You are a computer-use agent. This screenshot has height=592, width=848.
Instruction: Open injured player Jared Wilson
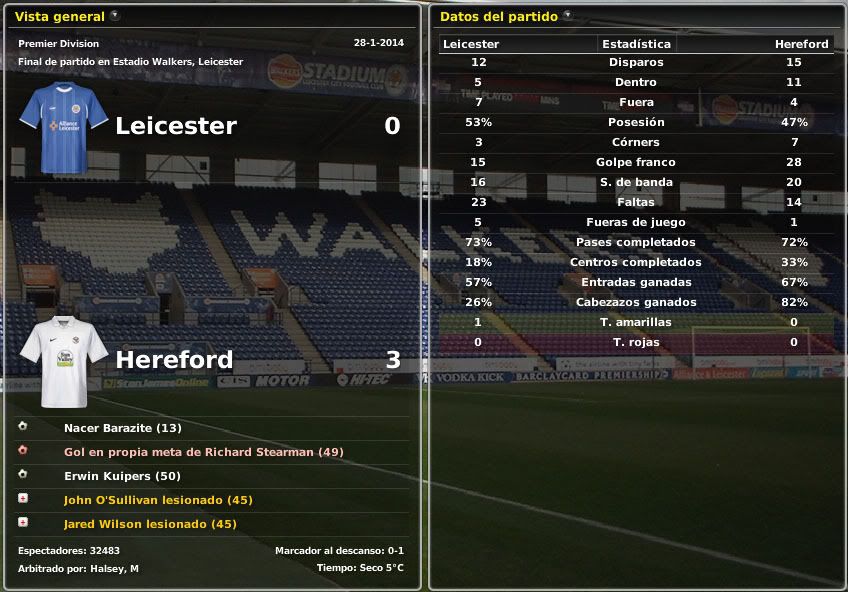150,524
